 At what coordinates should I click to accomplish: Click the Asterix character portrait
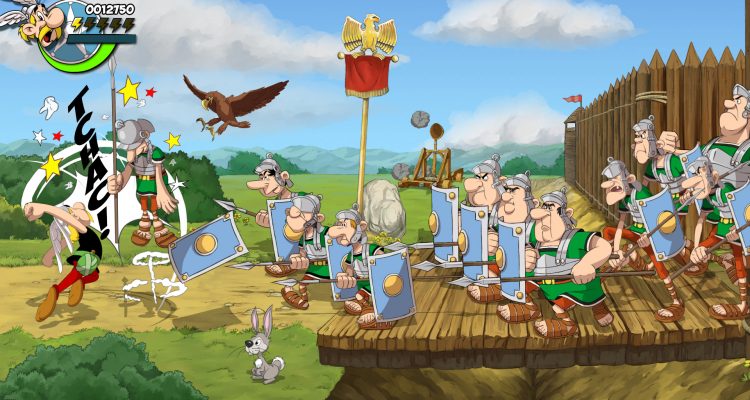click(42, 27)
